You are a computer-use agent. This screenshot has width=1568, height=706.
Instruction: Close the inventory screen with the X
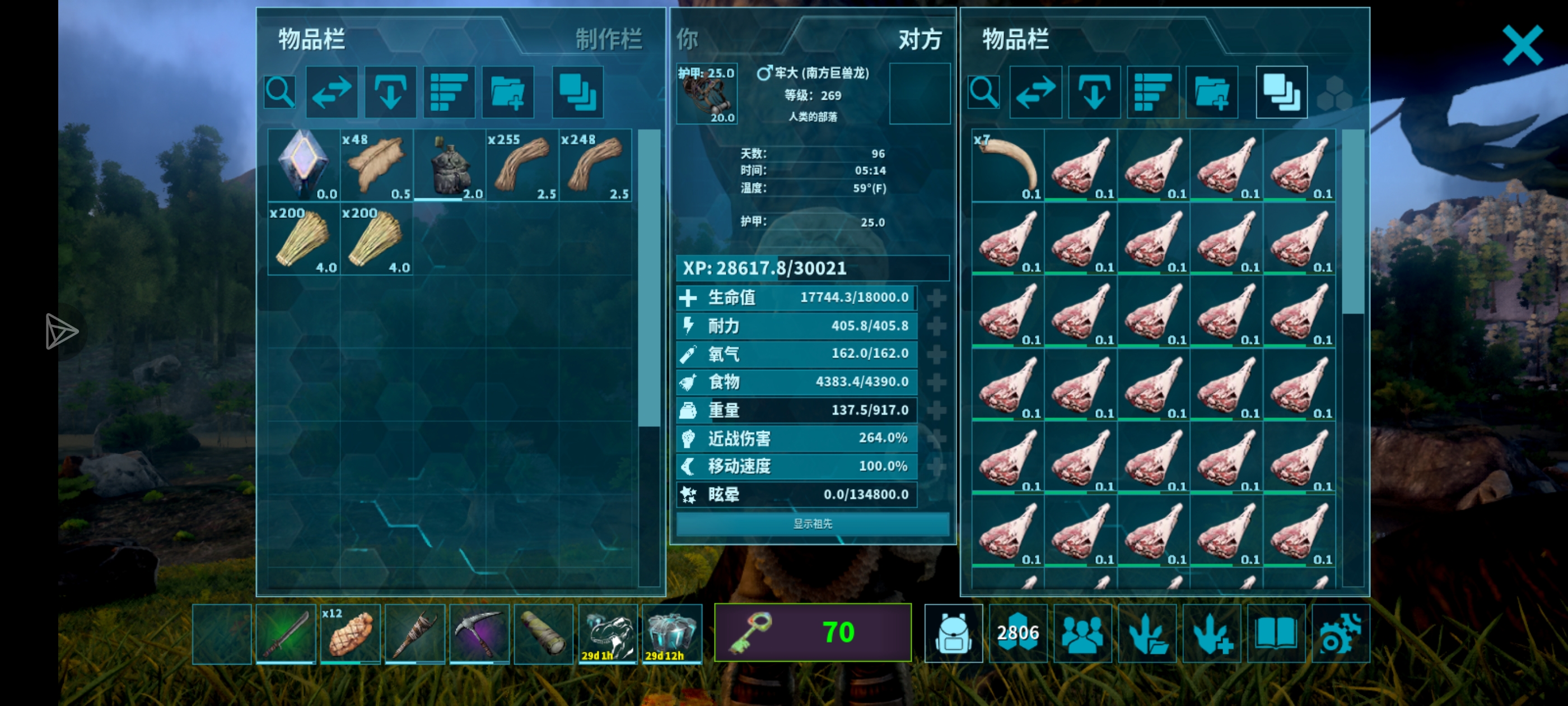pyautogui.click(x=1522, y=45)
